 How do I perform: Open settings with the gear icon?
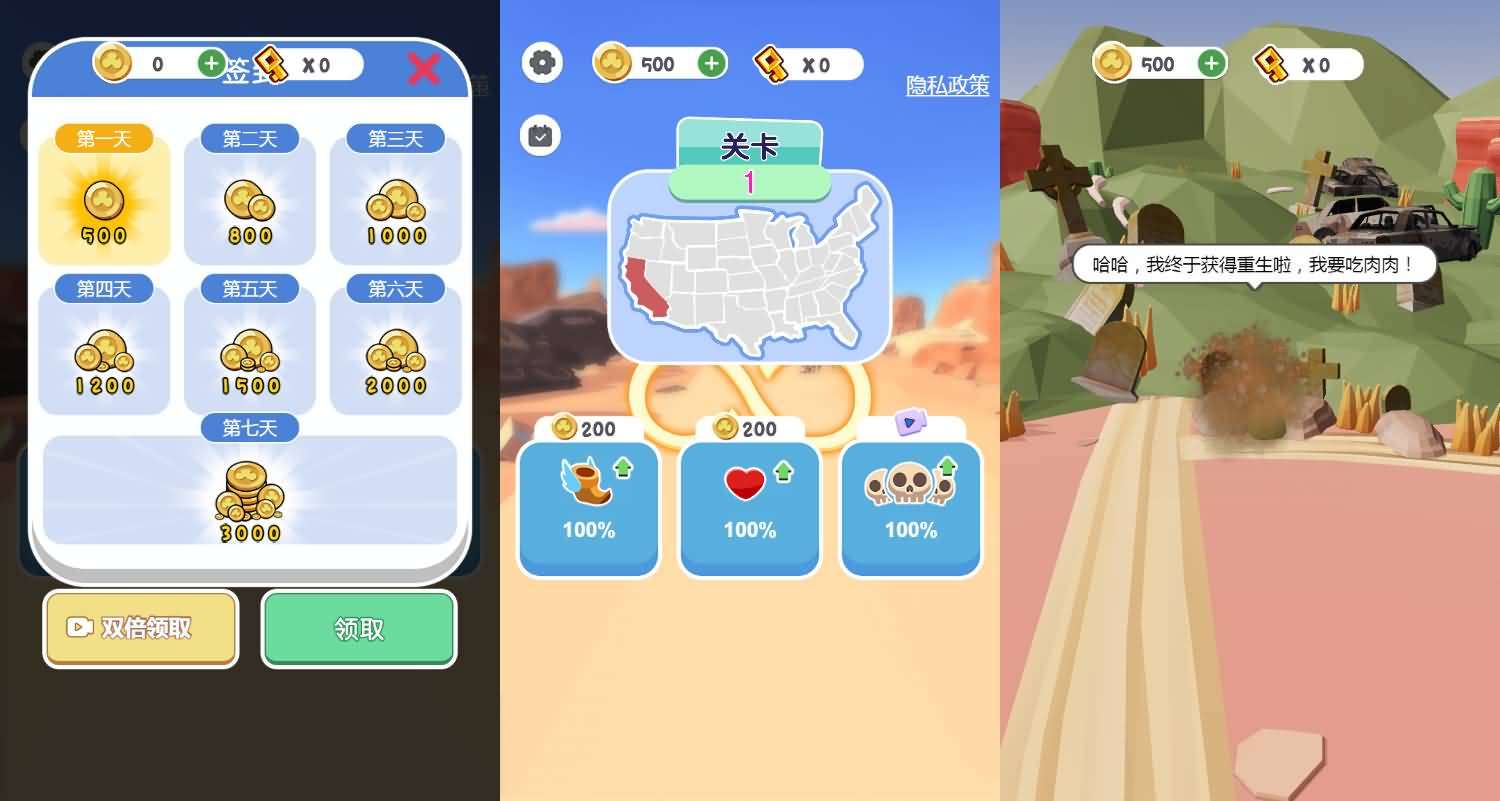542,63
